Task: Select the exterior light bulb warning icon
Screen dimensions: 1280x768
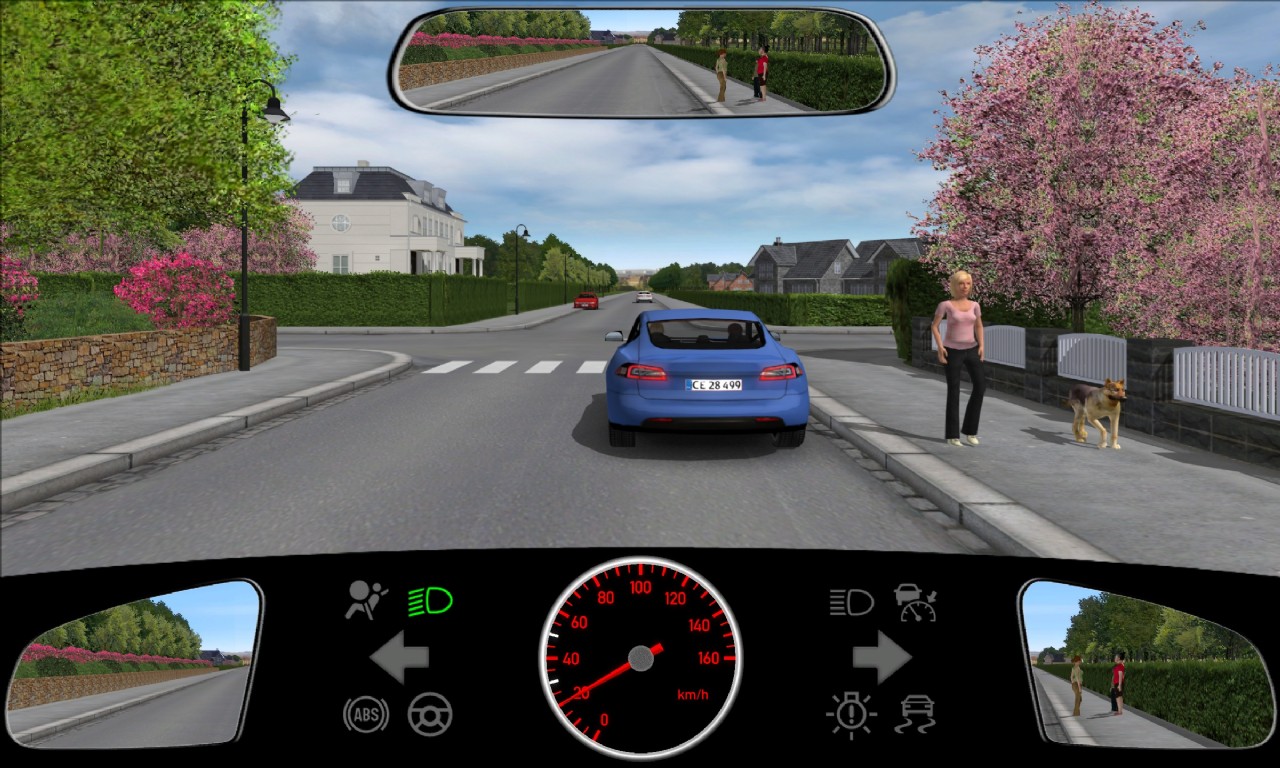Action: point(851,714)
